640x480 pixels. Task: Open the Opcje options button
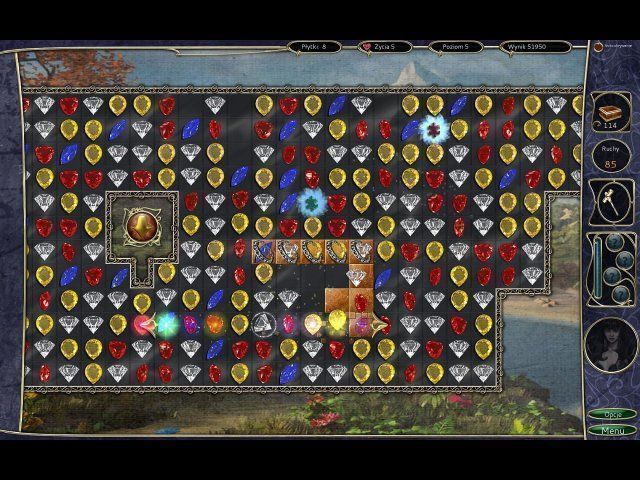tap(611, 414)
